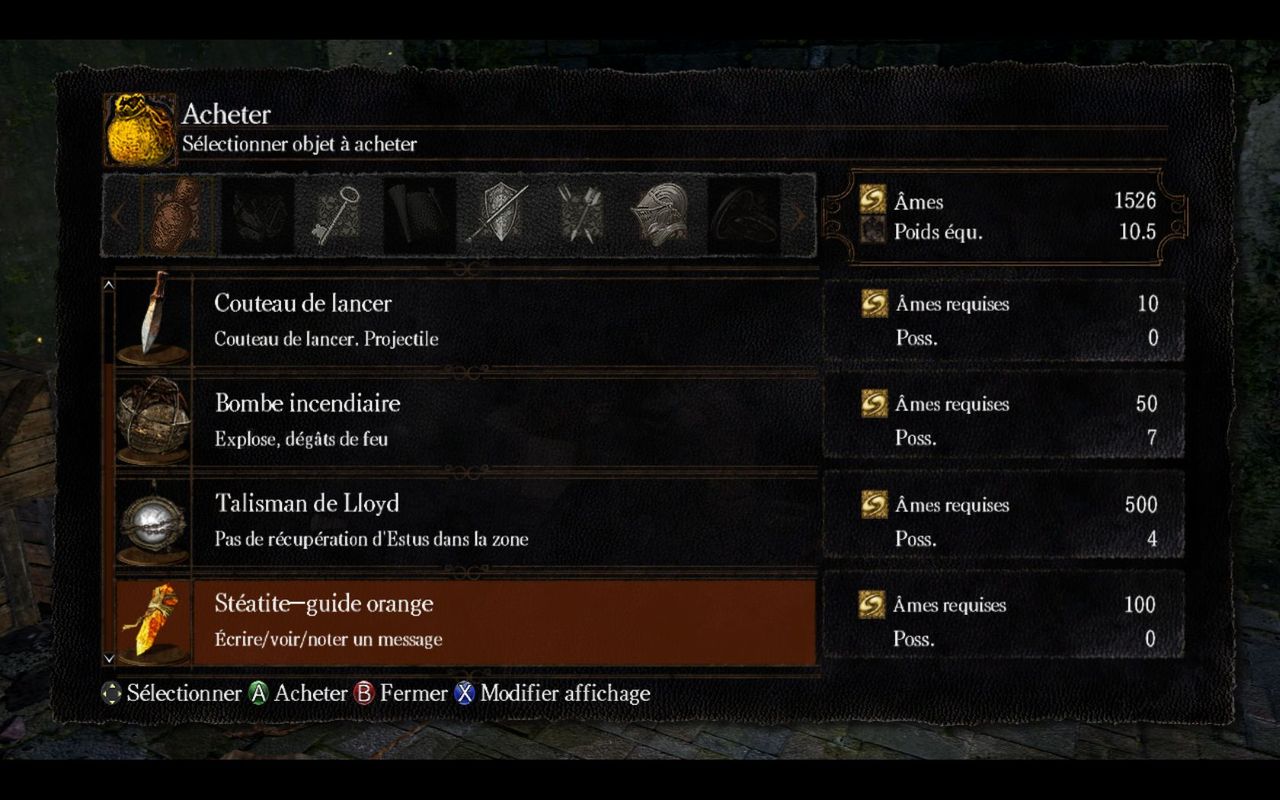Screen dimensions: 1280x800
Task: Click the right arrow of the category bar
Action: click(x=798, y=215)
